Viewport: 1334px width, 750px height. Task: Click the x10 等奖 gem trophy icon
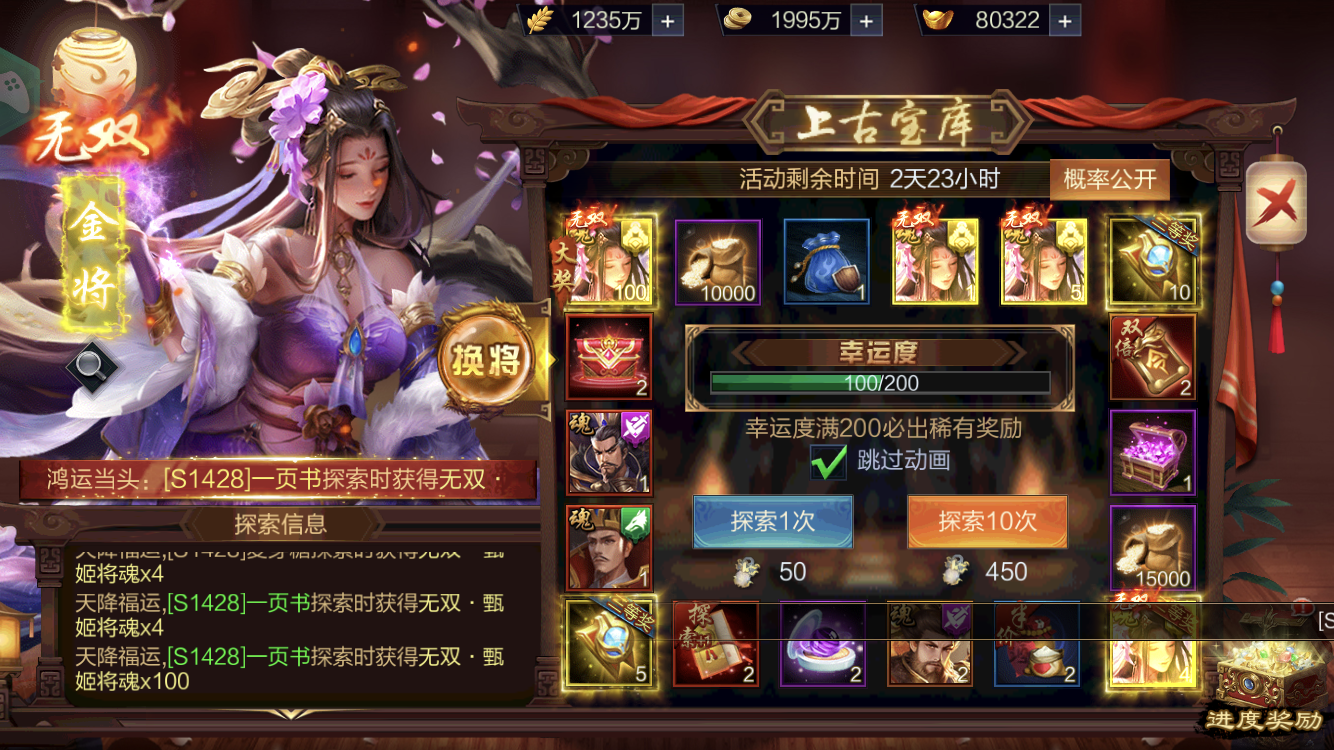[1152, 260]
